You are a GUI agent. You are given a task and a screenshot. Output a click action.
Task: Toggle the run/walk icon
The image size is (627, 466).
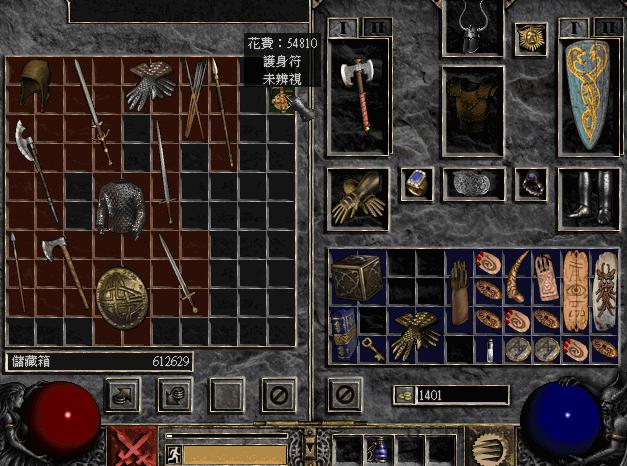tap(171, 454)
